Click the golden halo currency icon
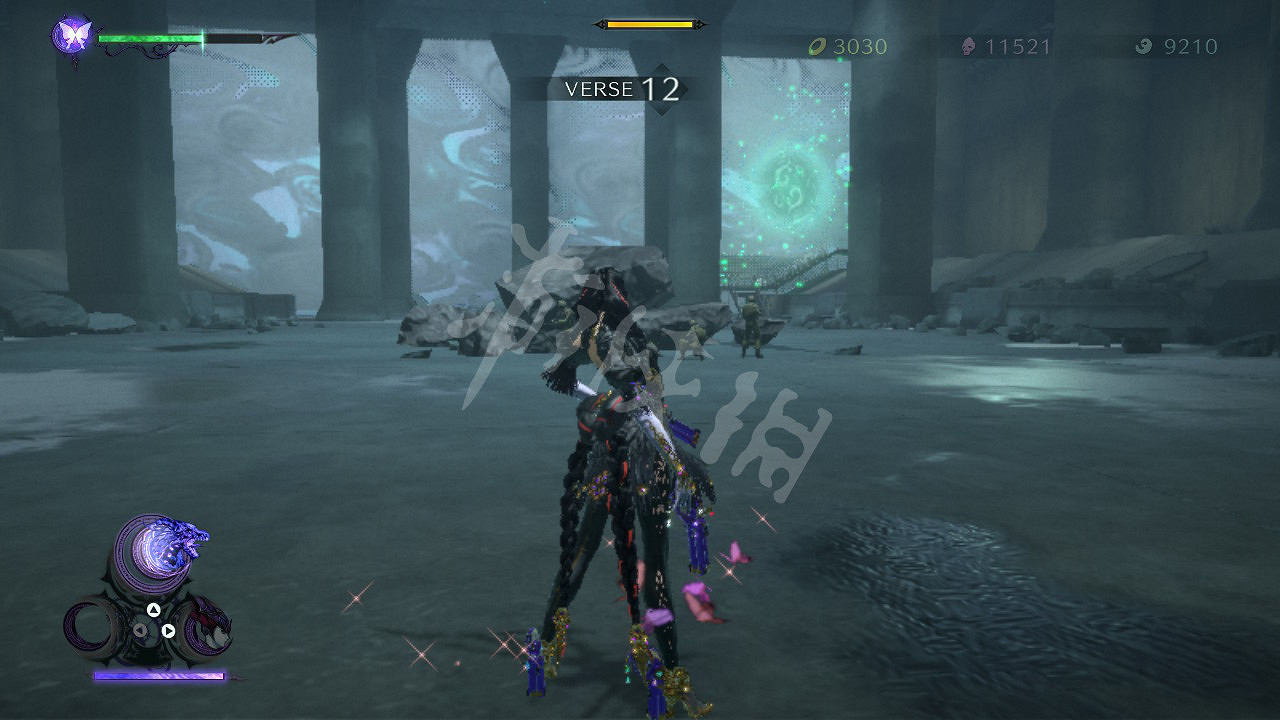The height and width of the screenshot is (720, 1280). click(820, 46)
